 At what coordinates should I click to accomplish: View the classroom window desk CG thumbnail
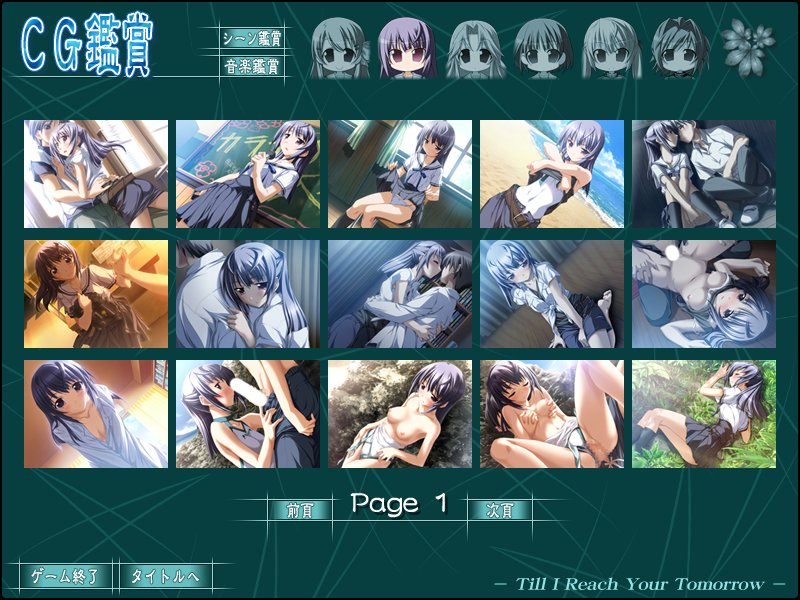[x=400, y=174]
